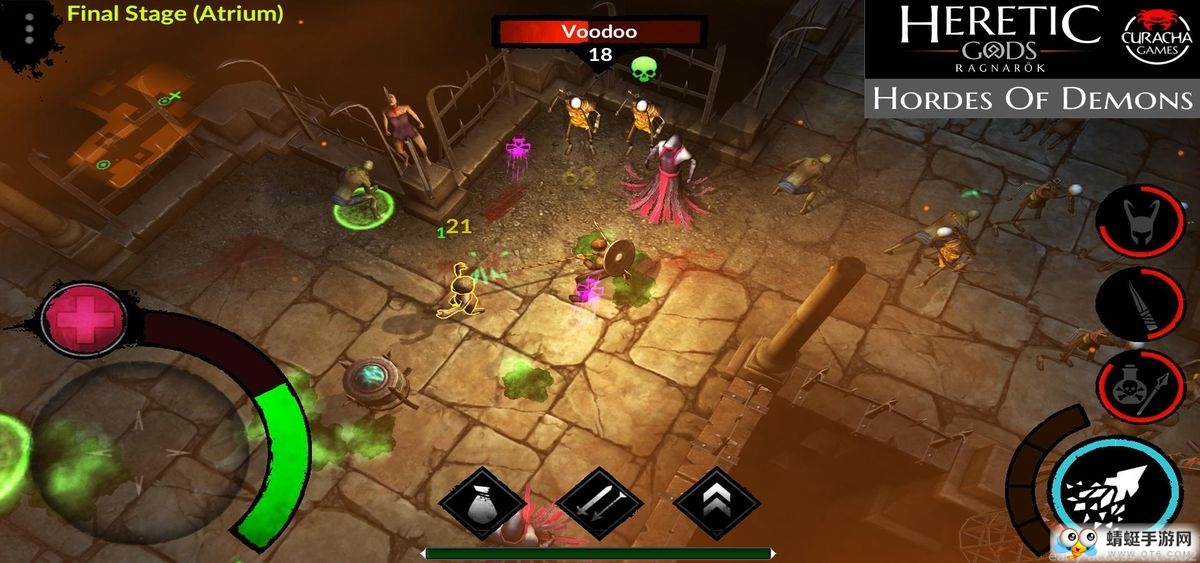The height and width of the screenshot is (563, 1200).
Task: Open the three-dot options menu
Action: click(x=29, y=29)
